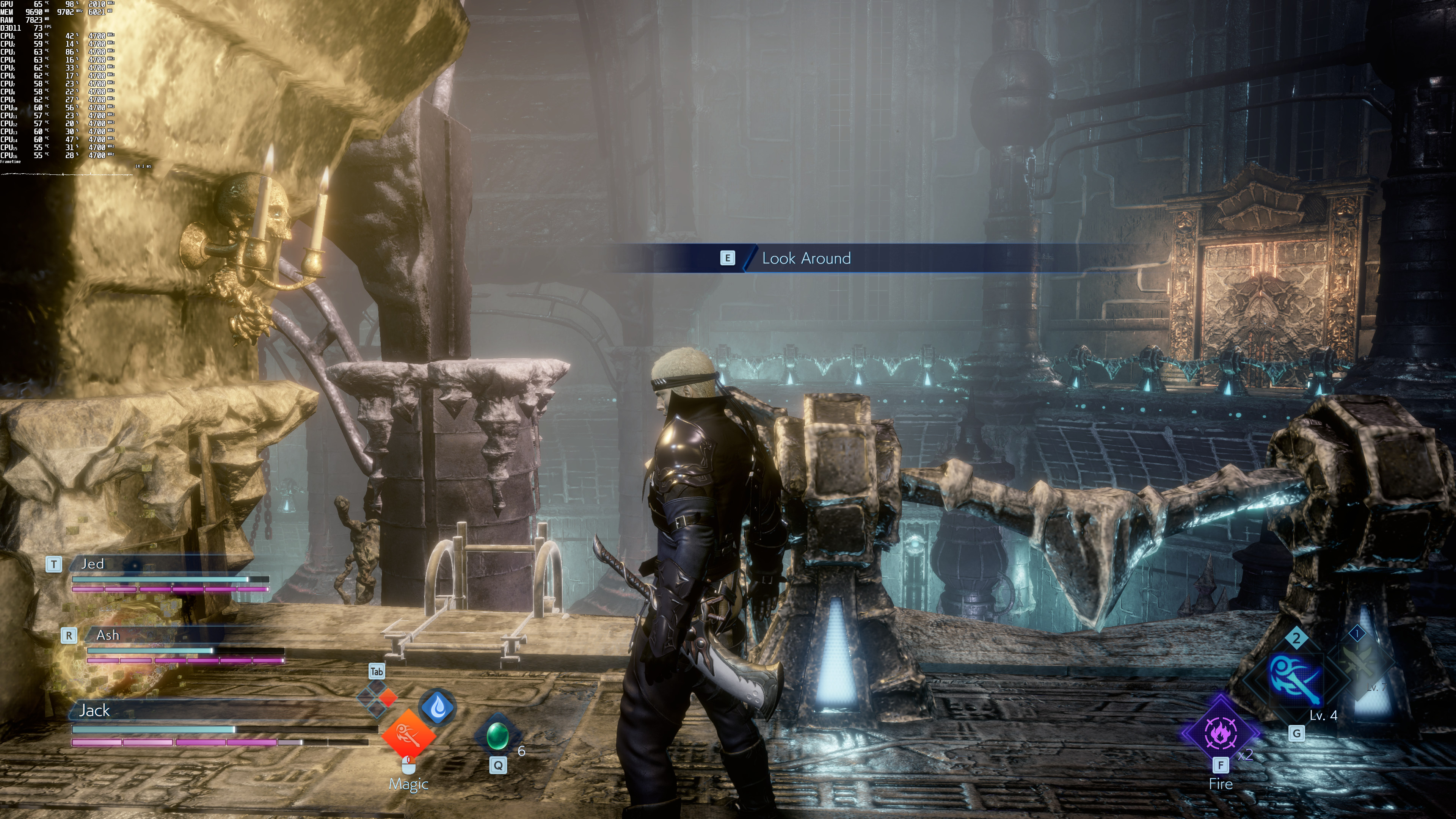Image resolution: width=1456 pixels, height=819 pixels.
Task: Select party member Jed's name plate
Action: point(93,563)
